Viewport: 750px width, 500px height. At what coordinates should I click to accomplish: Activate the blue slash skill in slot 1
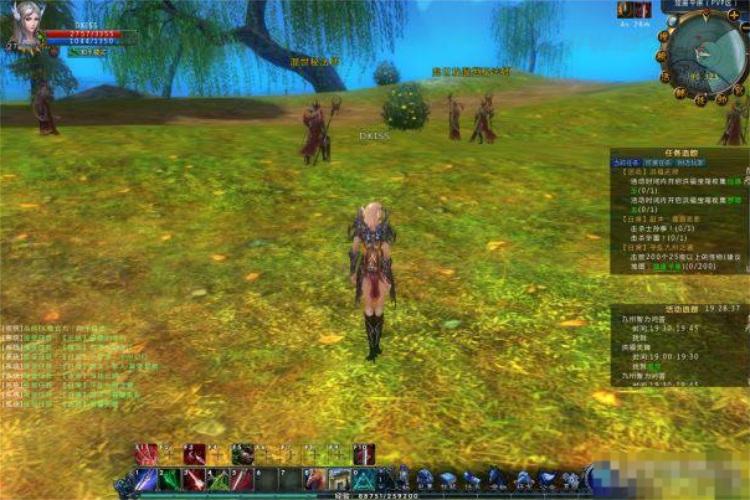tap(146, 480)
